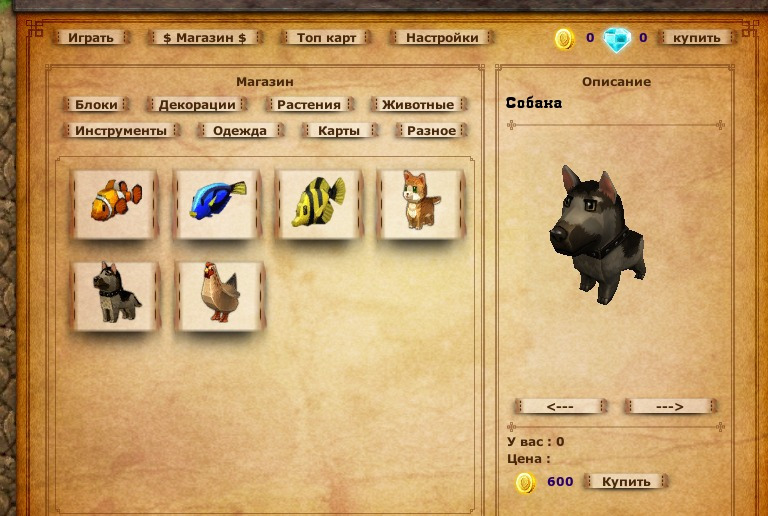Select the blue fish item
The height and width of the screenshot is (516, 768).
(x=218, y=203)
